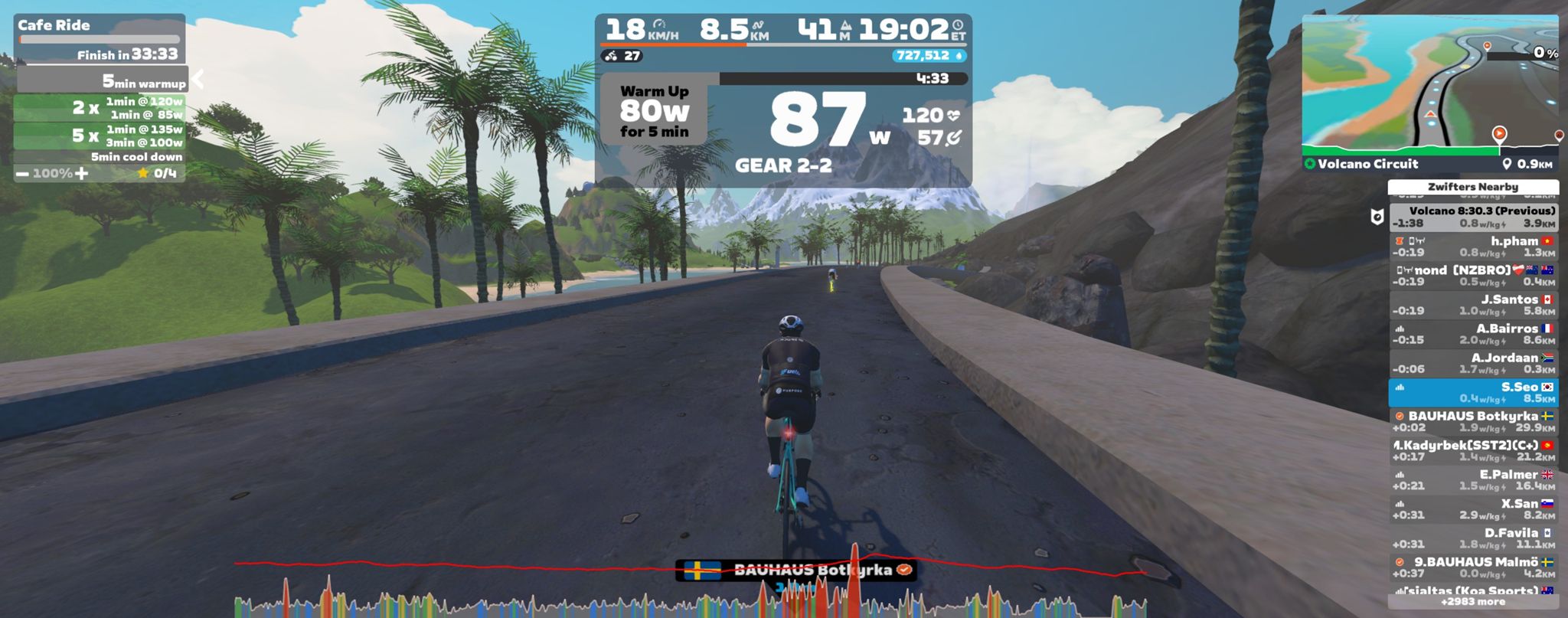1568x618 pixels.
Task: Increase workout intensity with the plus button
Action: (82, 174)
